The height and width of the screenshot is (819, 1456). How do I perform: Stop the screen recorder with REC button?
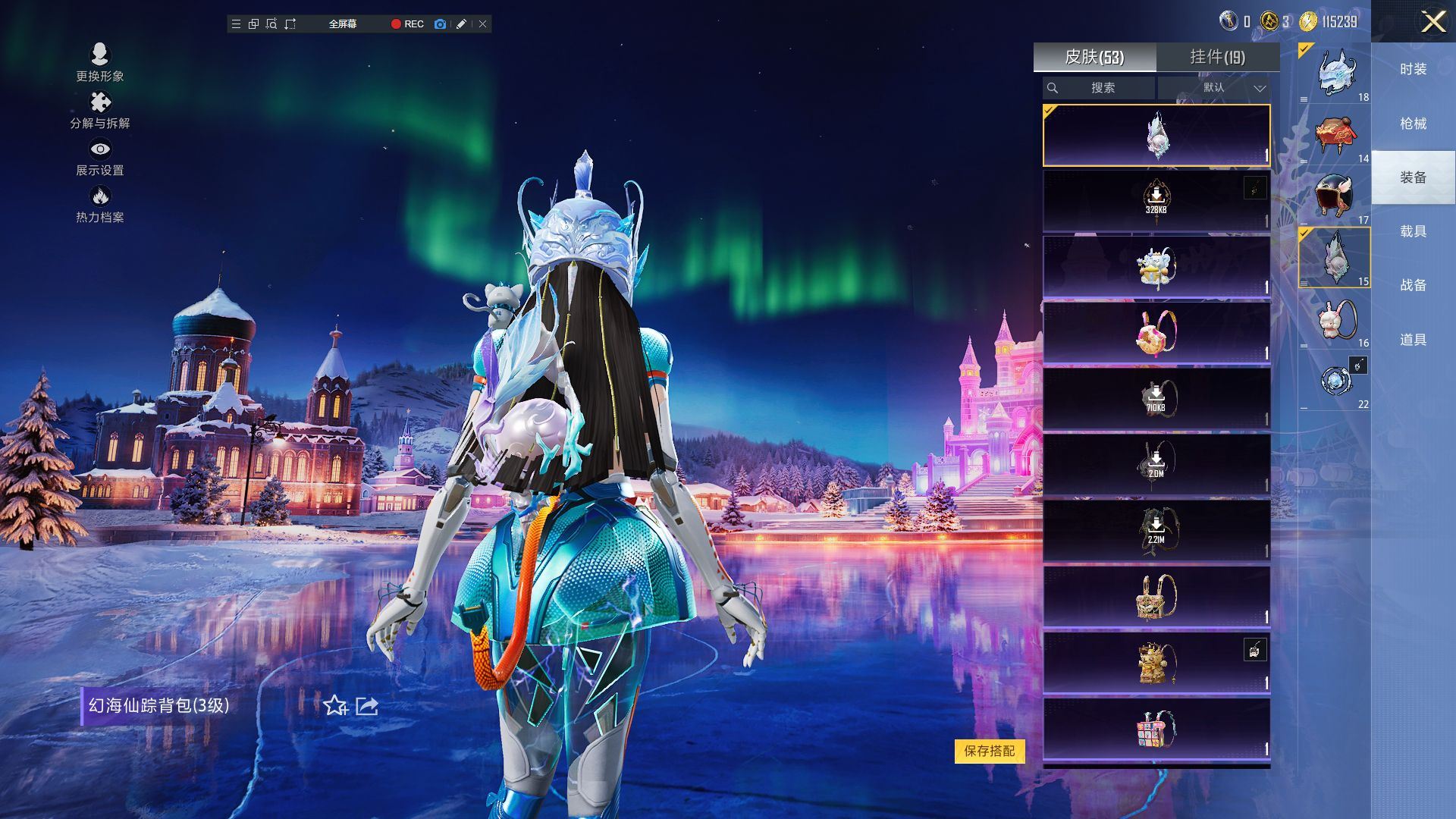pos(407,24)
